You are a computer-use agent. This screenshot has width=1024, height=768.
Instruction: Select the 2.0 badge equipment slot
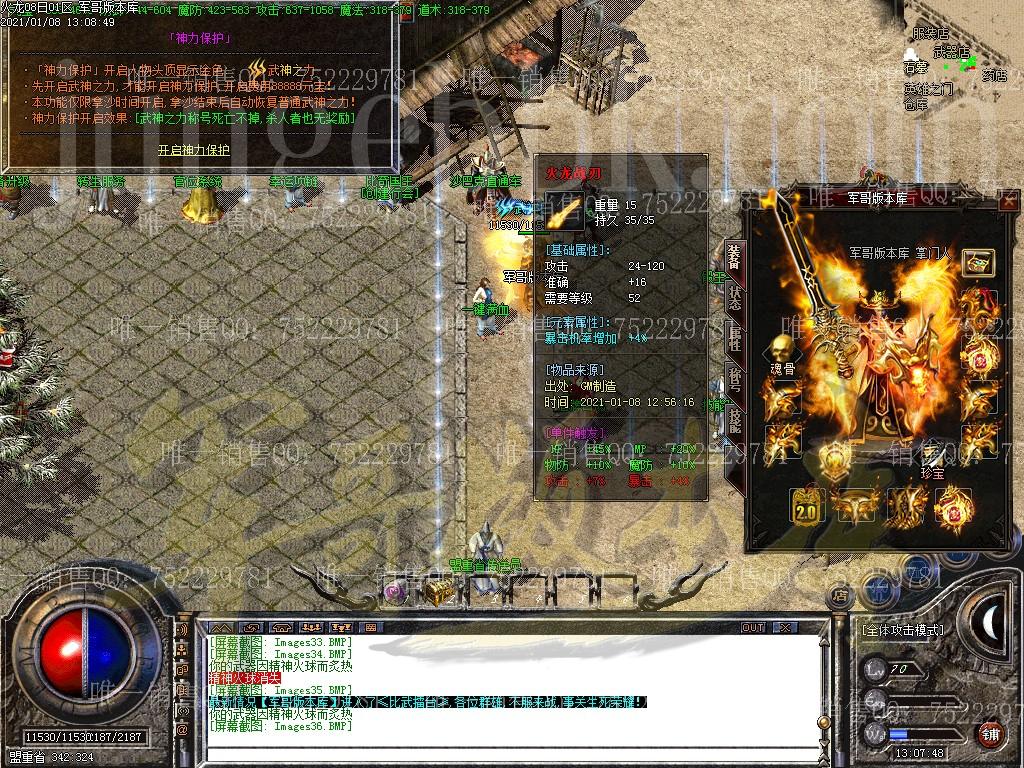(805, 507)
